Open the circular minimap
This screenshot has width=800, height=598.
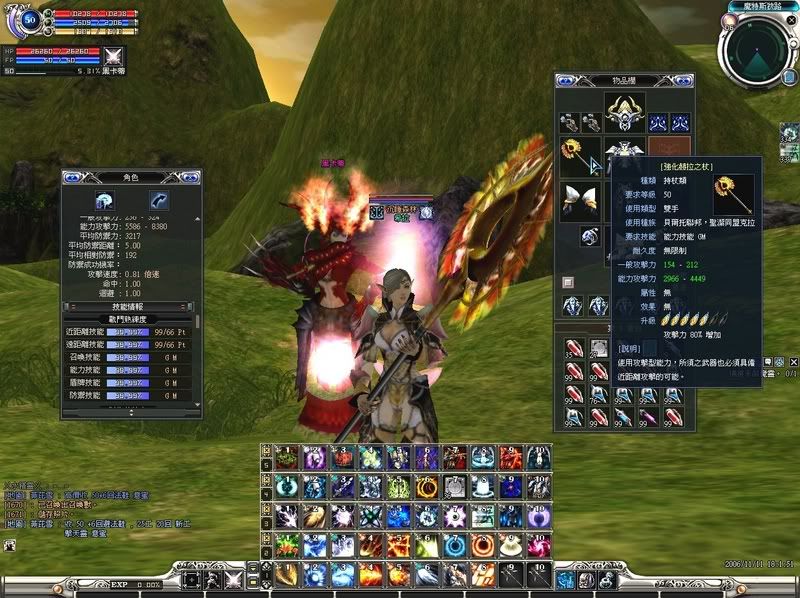757,50
